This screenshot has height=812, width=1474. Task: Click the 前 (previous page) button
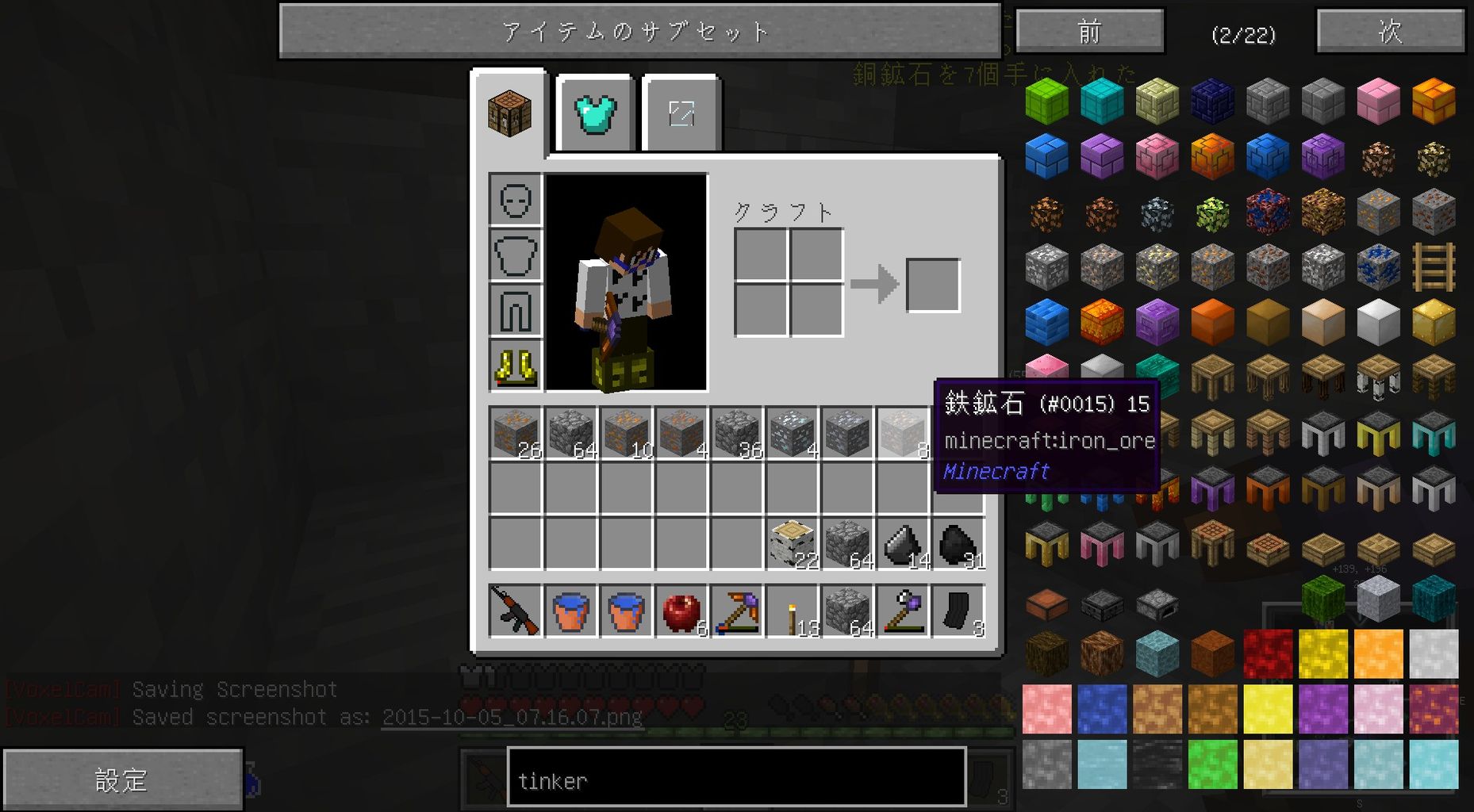(x=1089, y=32)
